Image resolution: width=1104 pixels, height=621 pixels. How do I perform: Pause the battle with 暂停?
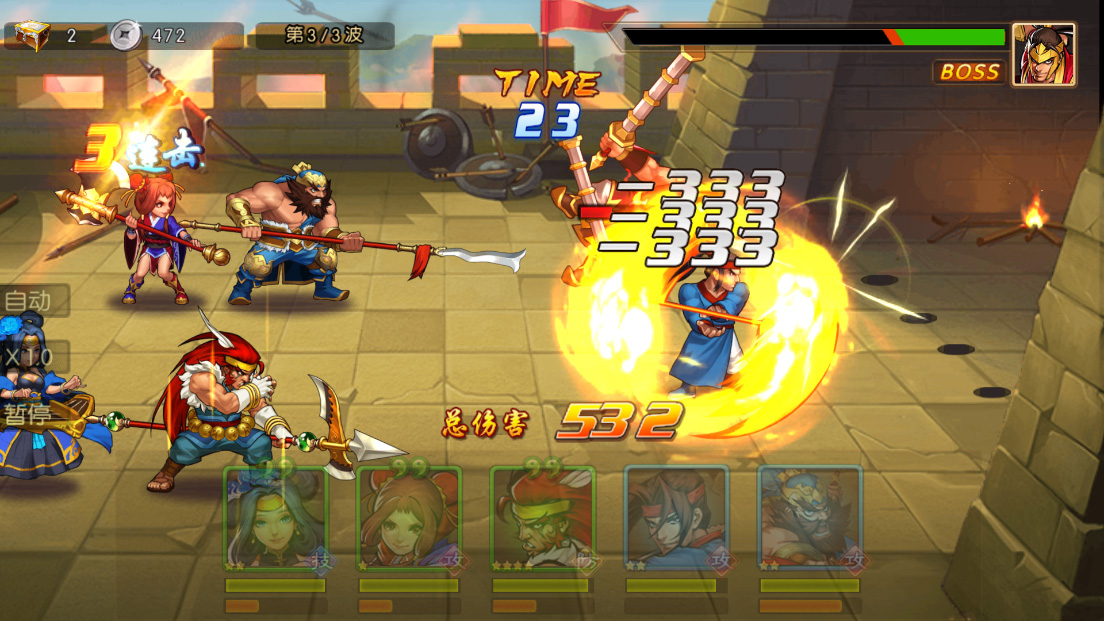tap(30, 414)
